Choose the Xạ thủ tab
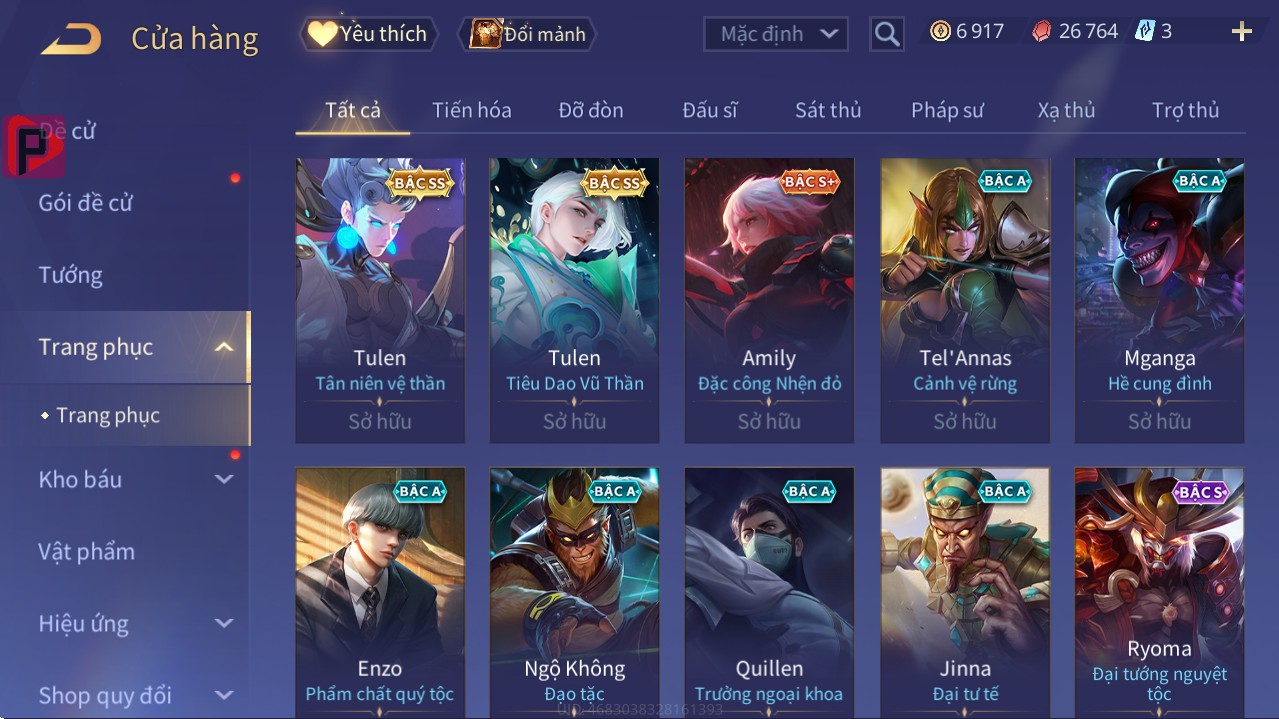Image resolution: width=1279 pixels, height=719 pixels. coord(1066,110)
